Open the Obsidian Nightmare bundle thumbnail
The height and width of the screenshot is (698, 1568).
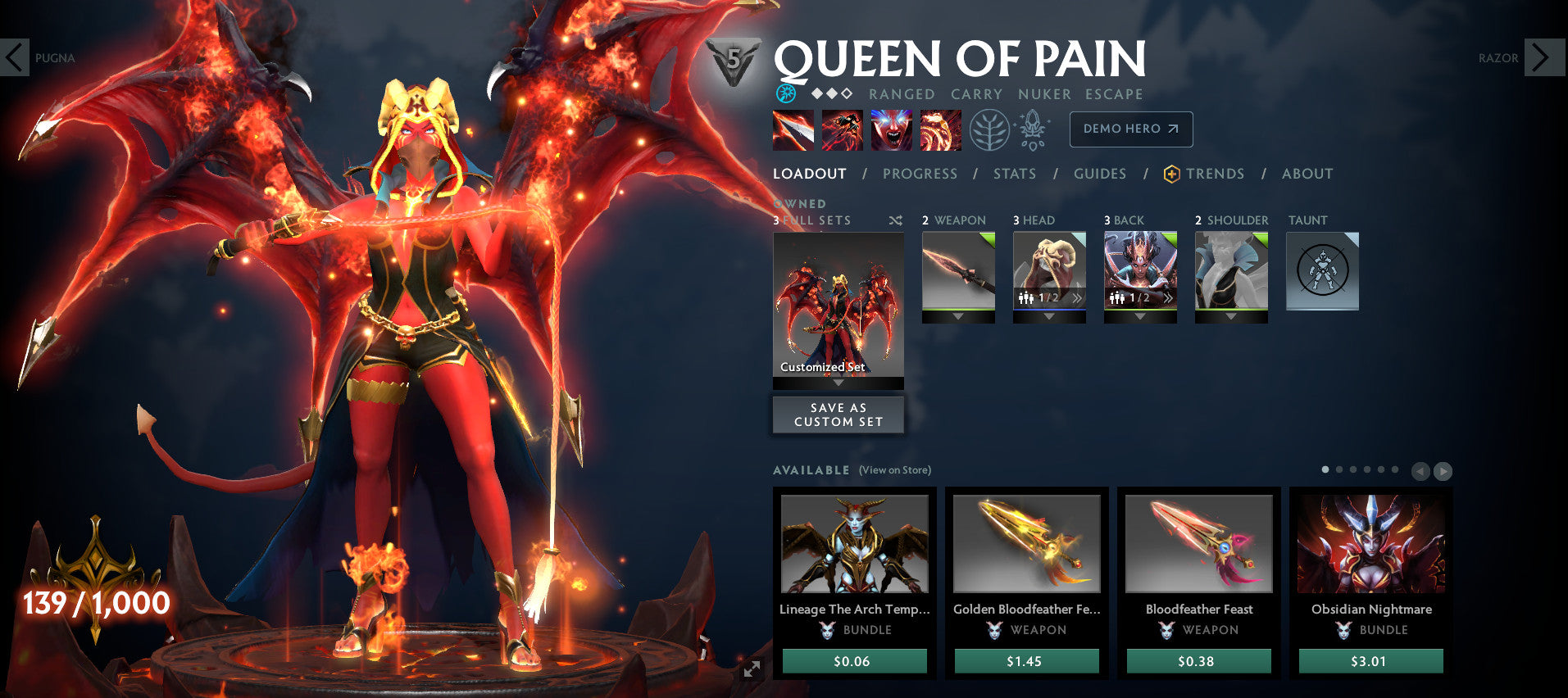(x=1370, y=543)
